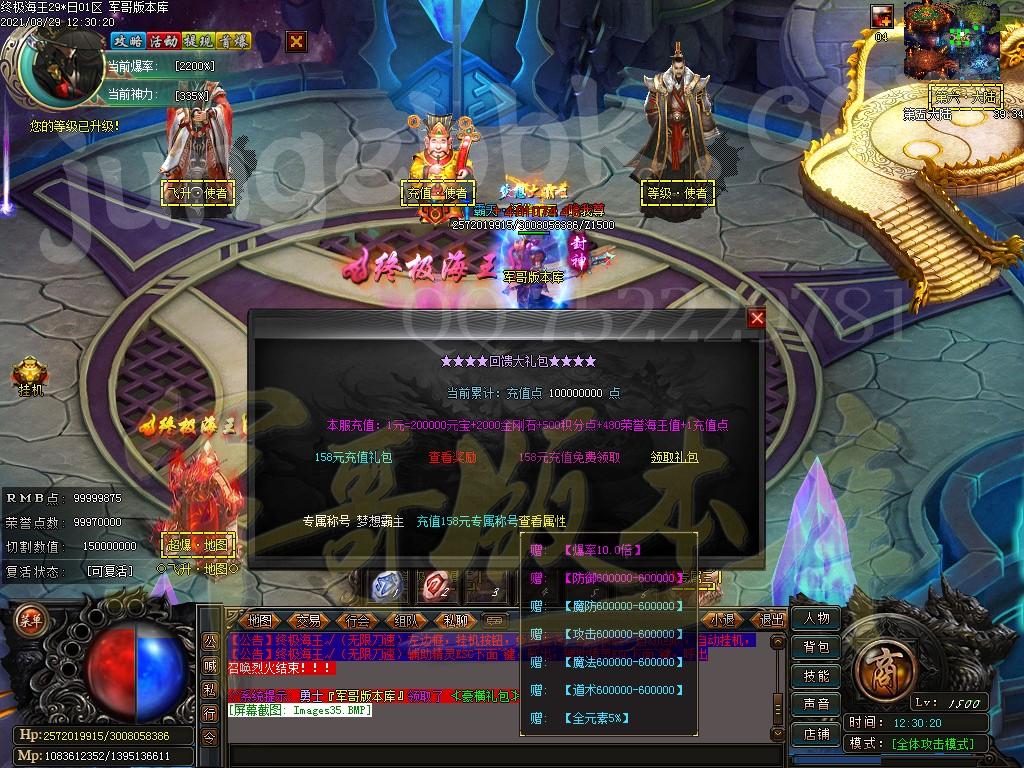Click the 挂机 auto-play icon
Image resolution: width=1024 pixels, height=768 pixels.
tap(30, 378)
